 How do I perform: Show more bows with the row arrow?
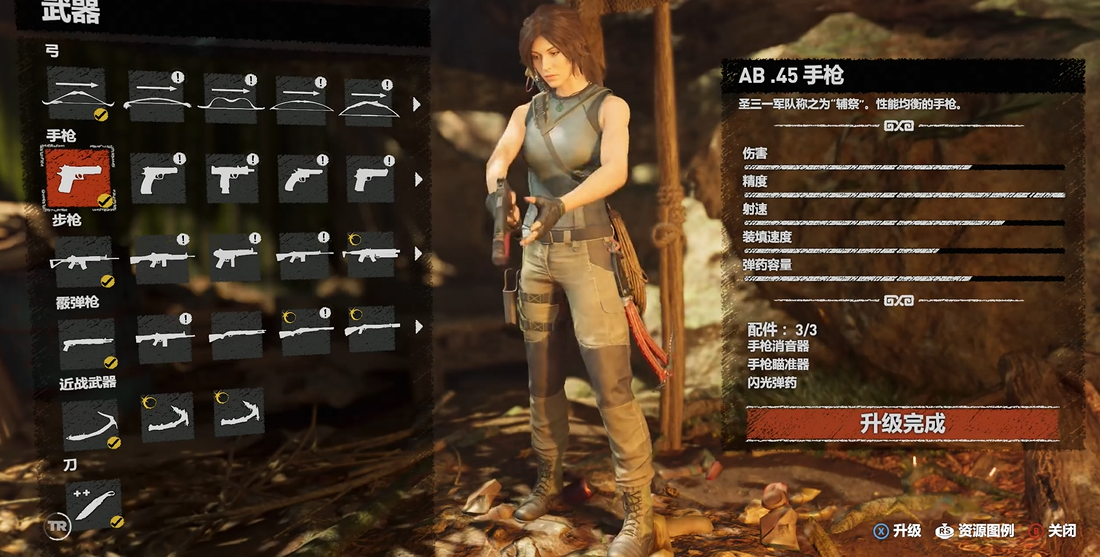[417, 104]
